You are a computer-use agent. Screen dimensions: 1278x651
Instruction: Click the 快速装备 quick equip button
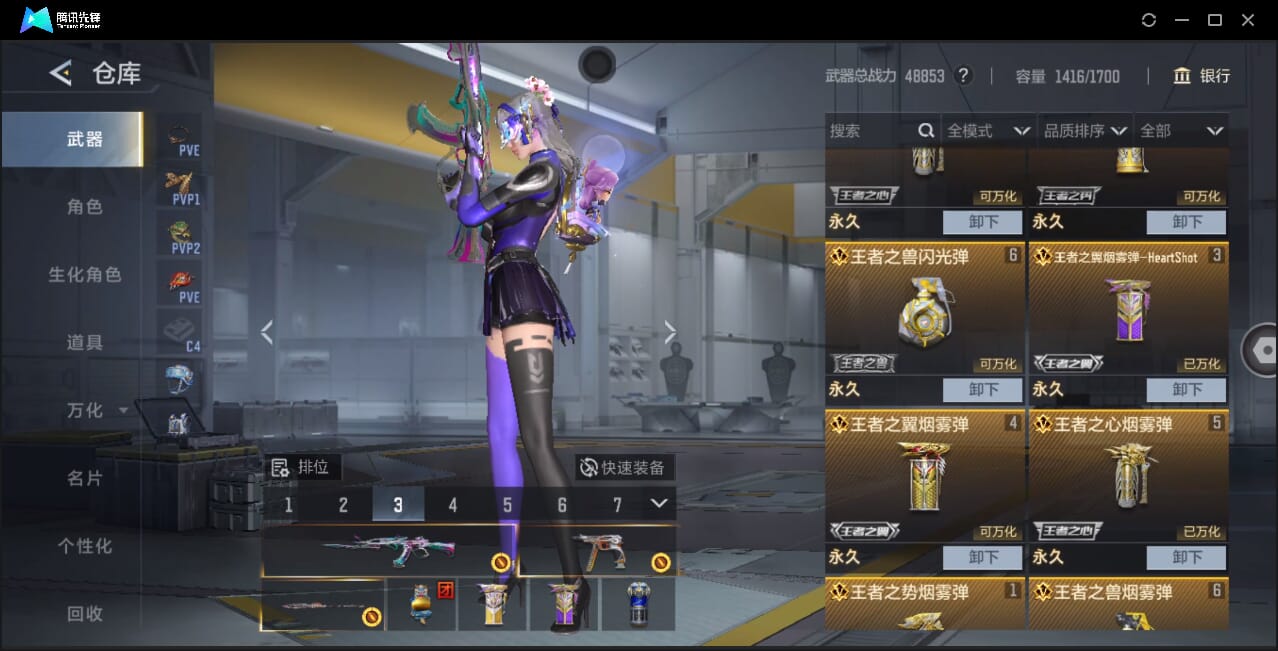[x=624, y=467]
